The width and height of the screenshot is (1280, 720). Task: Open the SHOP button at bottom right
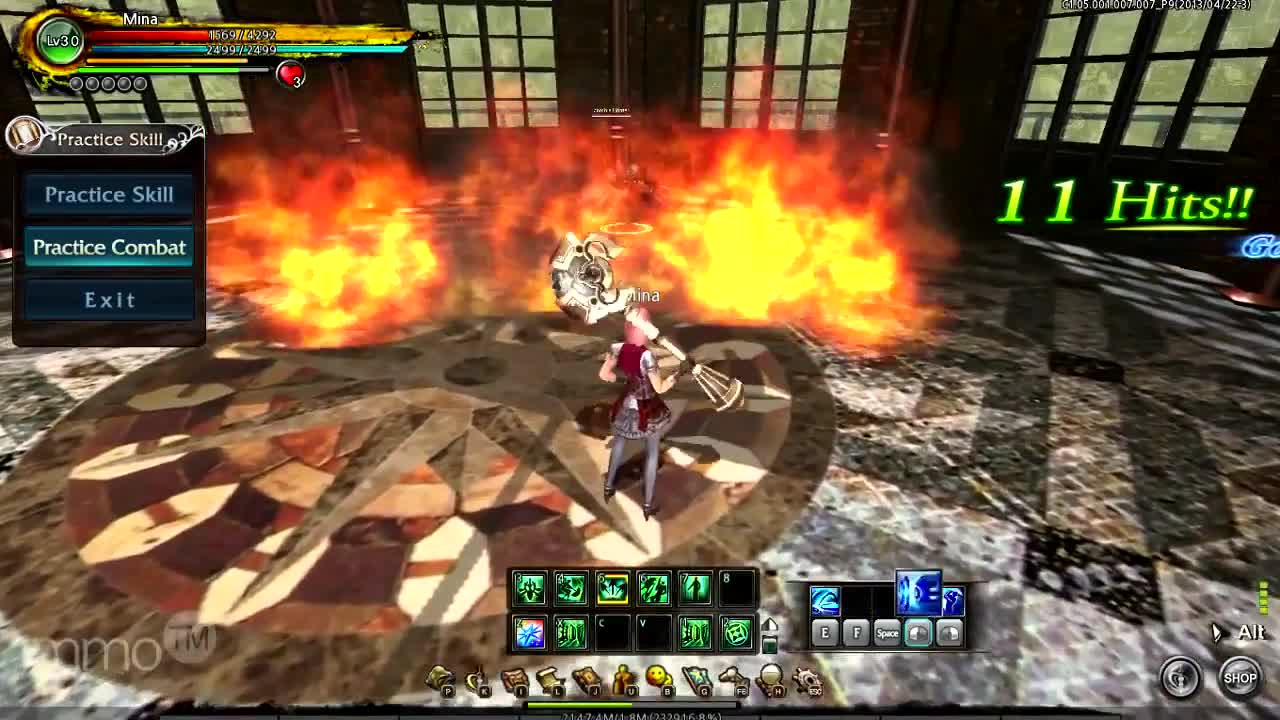pyautogui.click(x=1240, y=678)
